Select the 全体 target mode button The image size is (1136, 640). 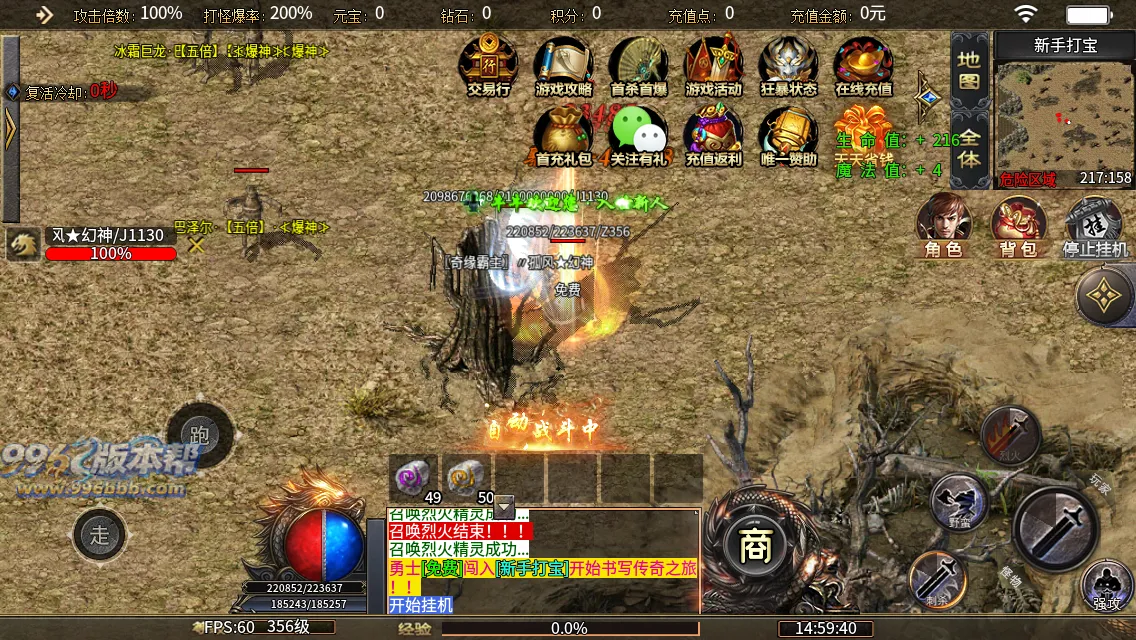pos(969,146)
